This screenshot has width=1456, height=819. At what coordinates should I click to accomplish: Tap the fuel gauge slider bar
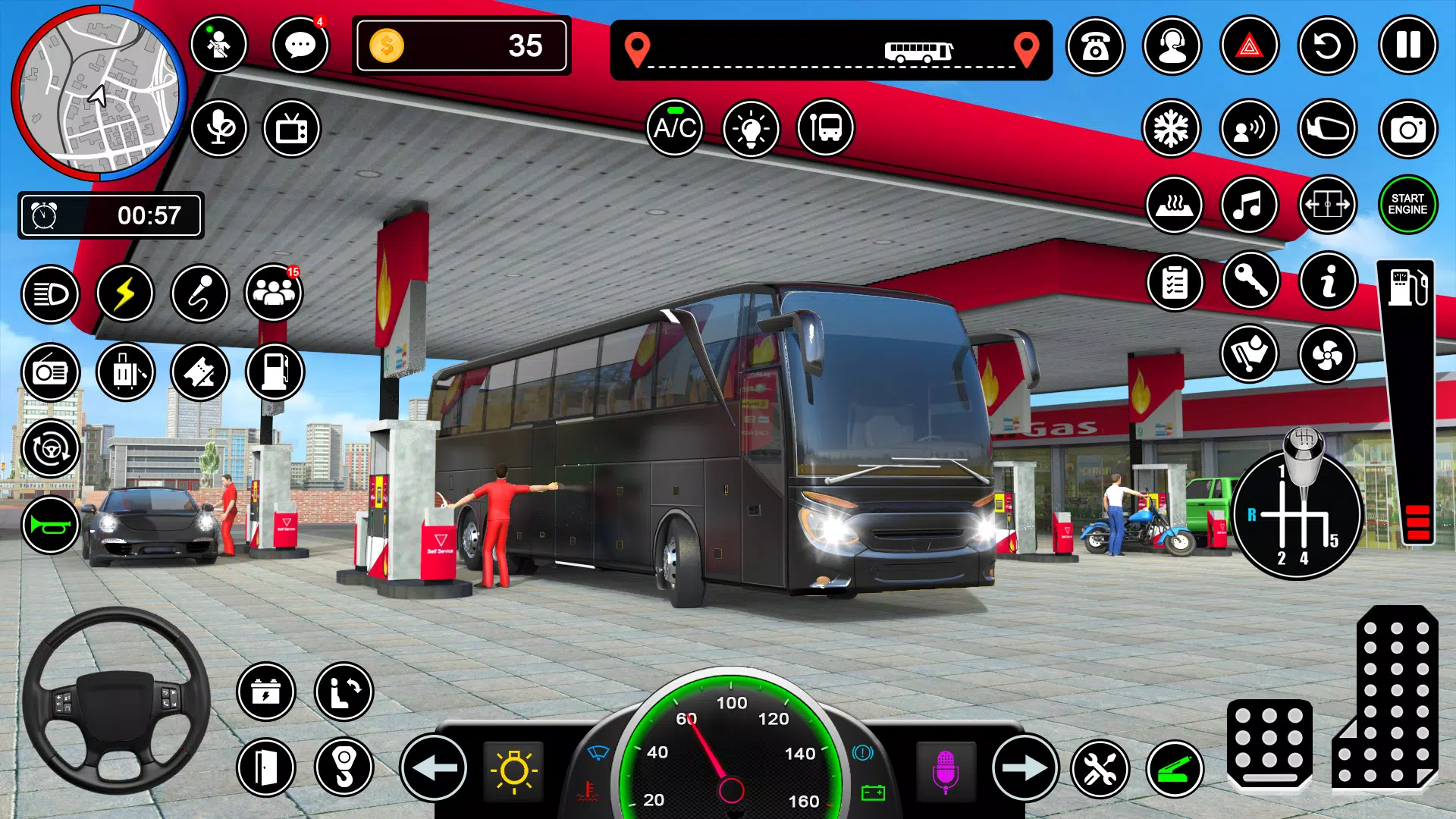pyautogui.click(x=1405, y=394)
